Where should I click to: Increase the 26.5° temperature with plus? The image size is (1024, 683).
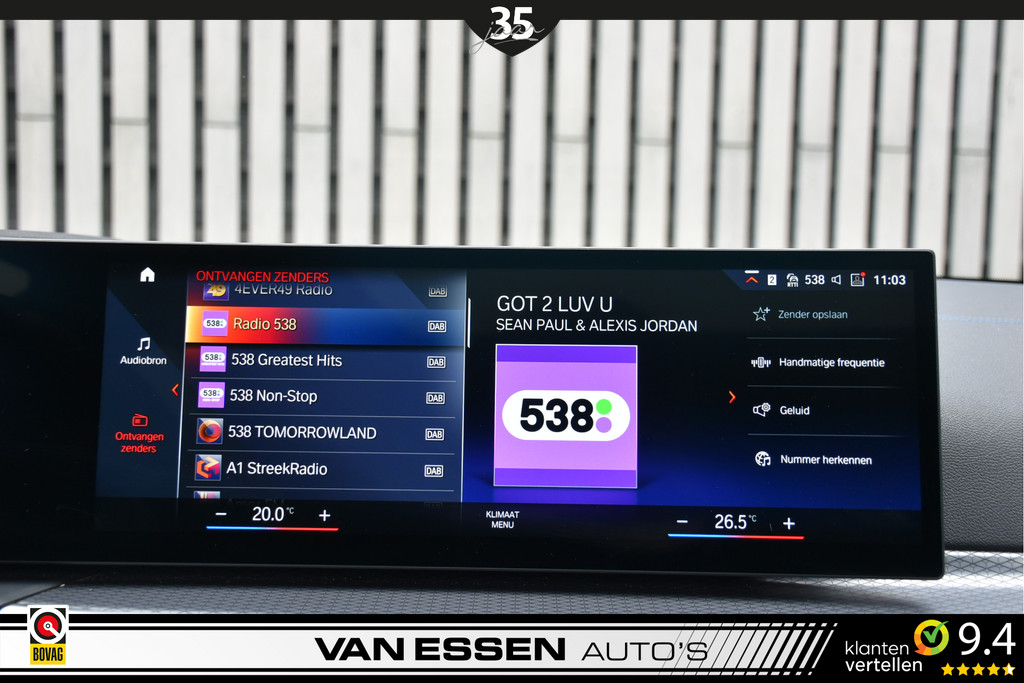[789, 523]
